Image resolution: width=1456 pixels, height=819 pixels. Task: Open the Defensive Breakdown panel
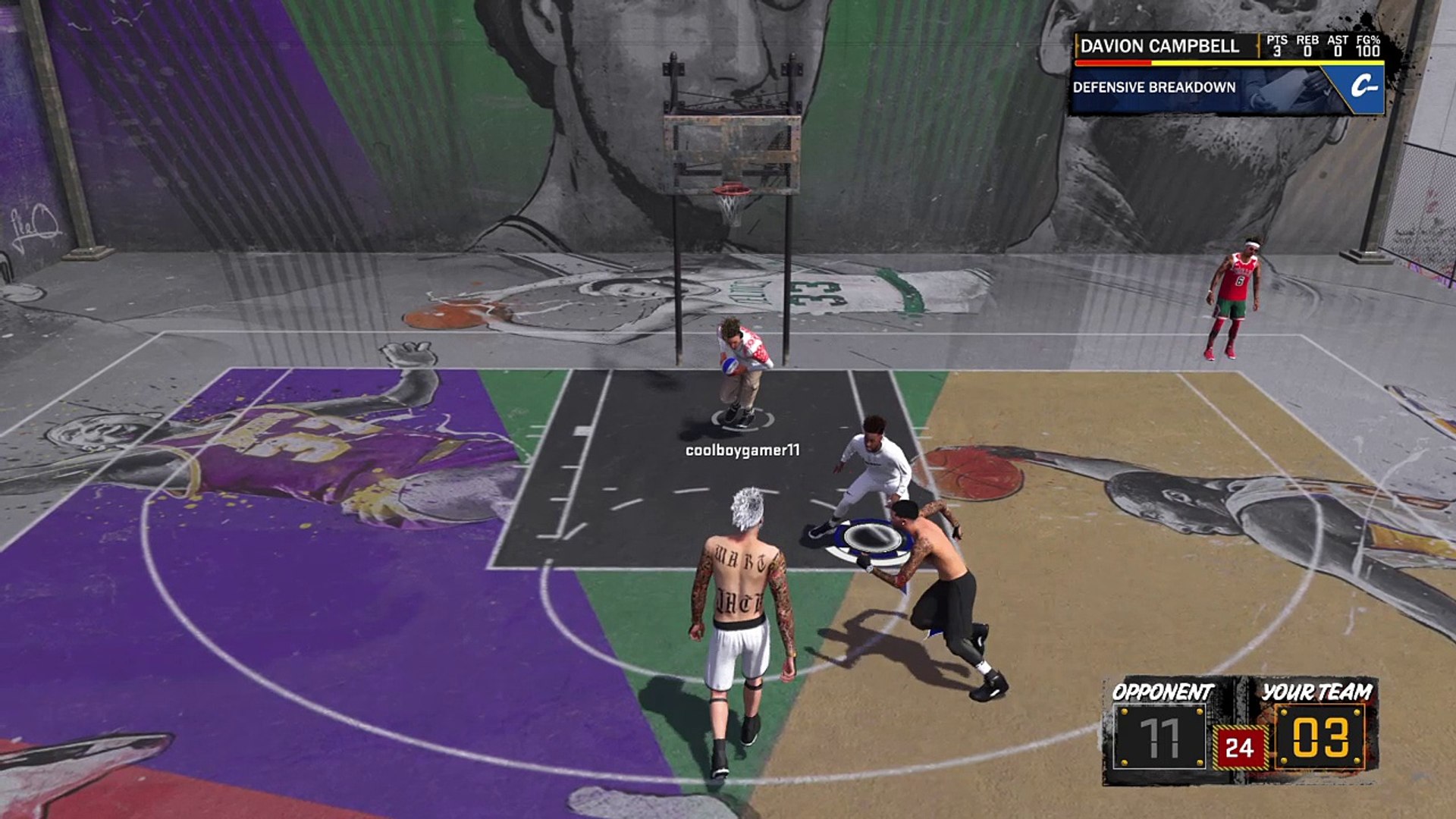[1153, 87]
